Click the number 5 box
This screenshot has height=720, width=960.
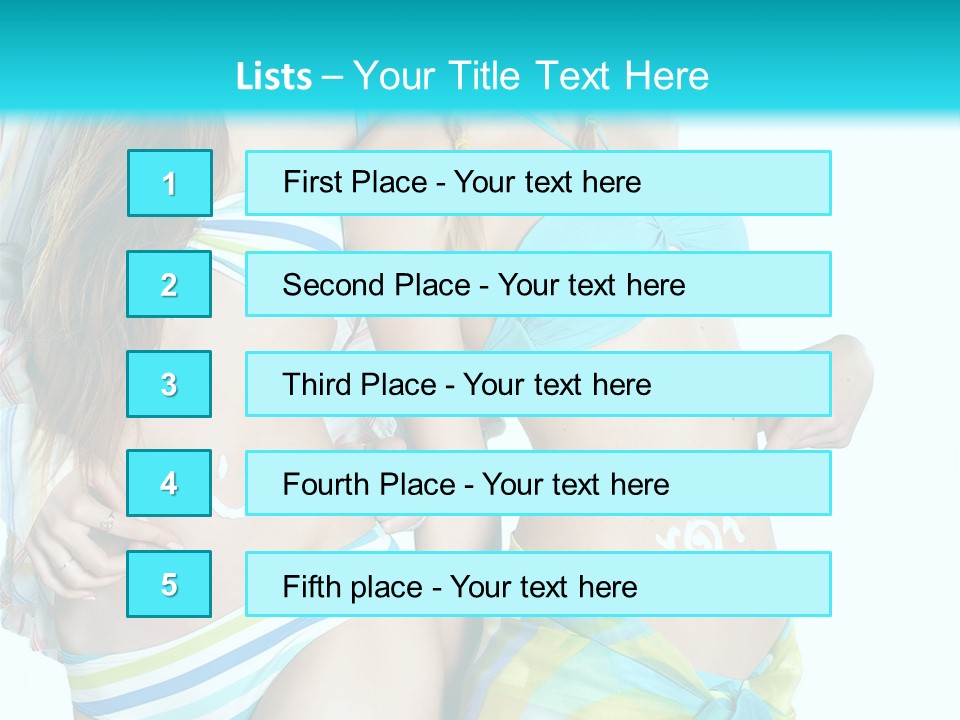(x=170, y=584)
